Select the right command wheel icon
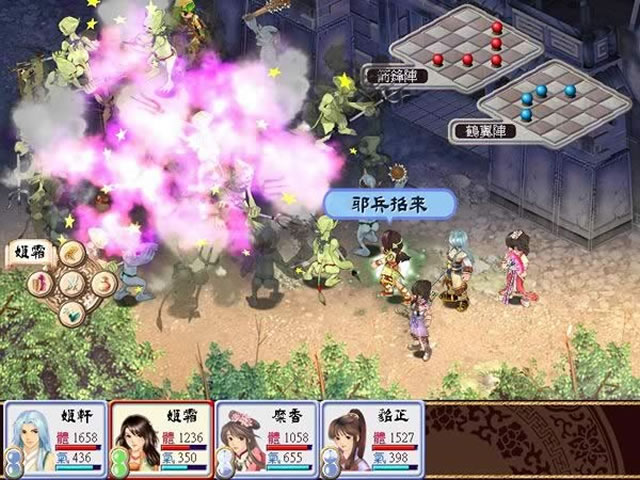 point(101,284)
